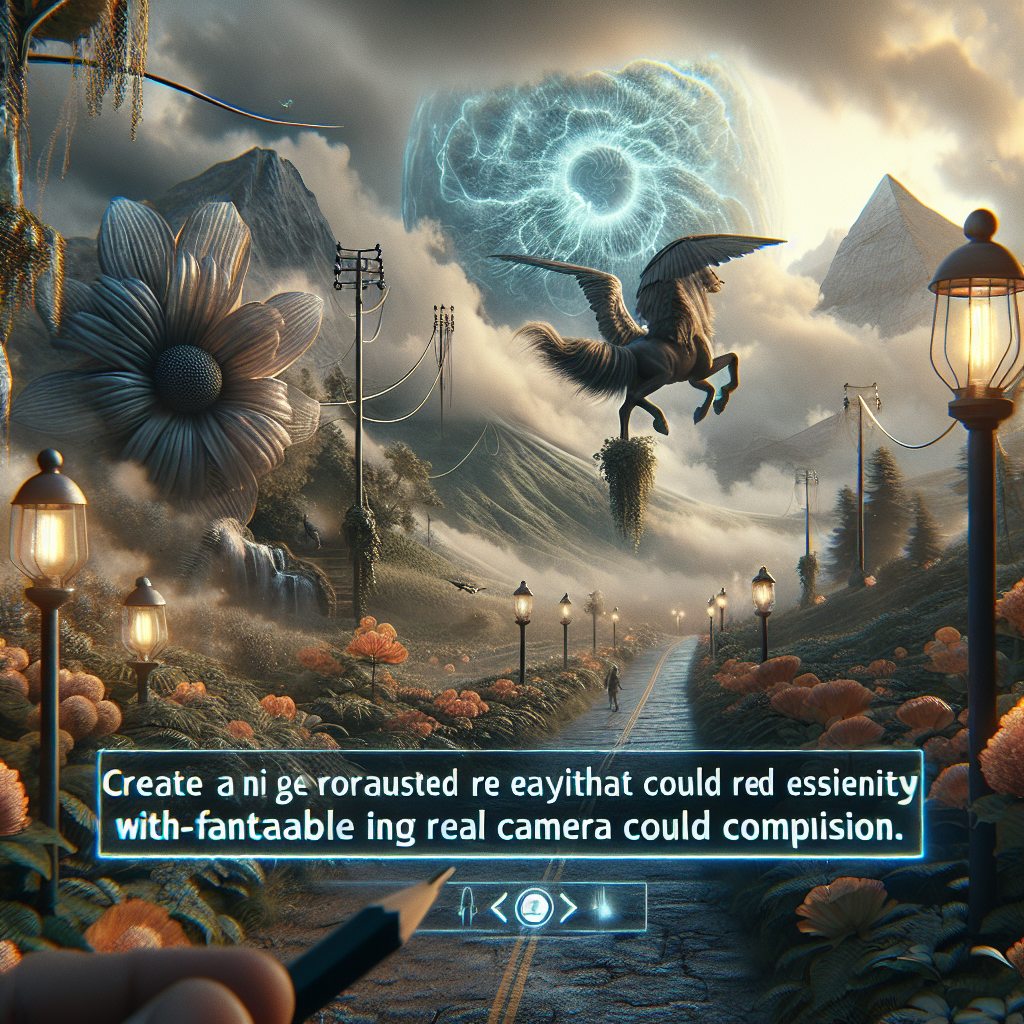Click the left arrow in the control bar

500,908
